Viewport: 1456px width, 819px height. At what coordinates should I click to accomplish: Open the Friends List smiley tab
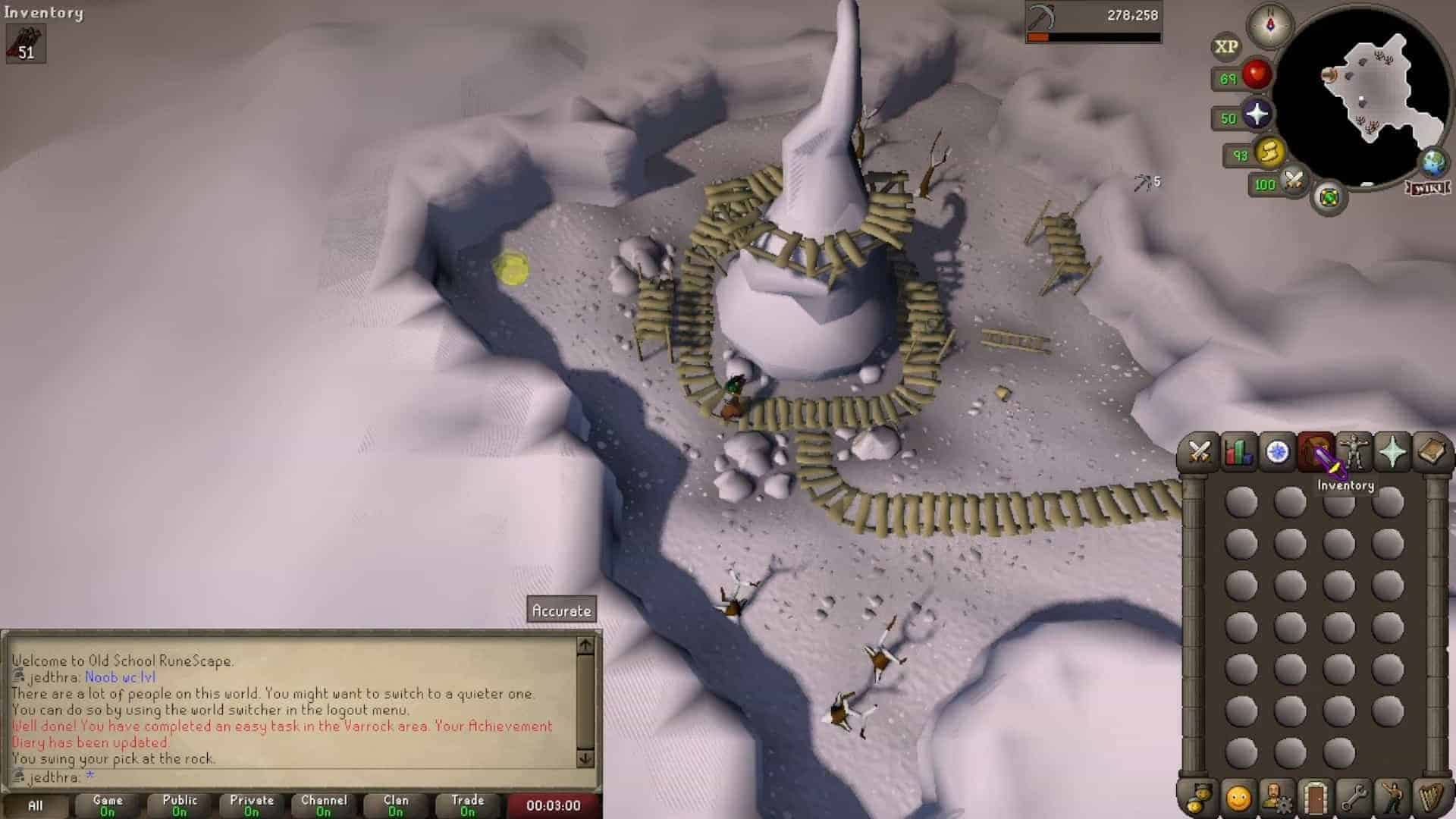(1238, 798)
